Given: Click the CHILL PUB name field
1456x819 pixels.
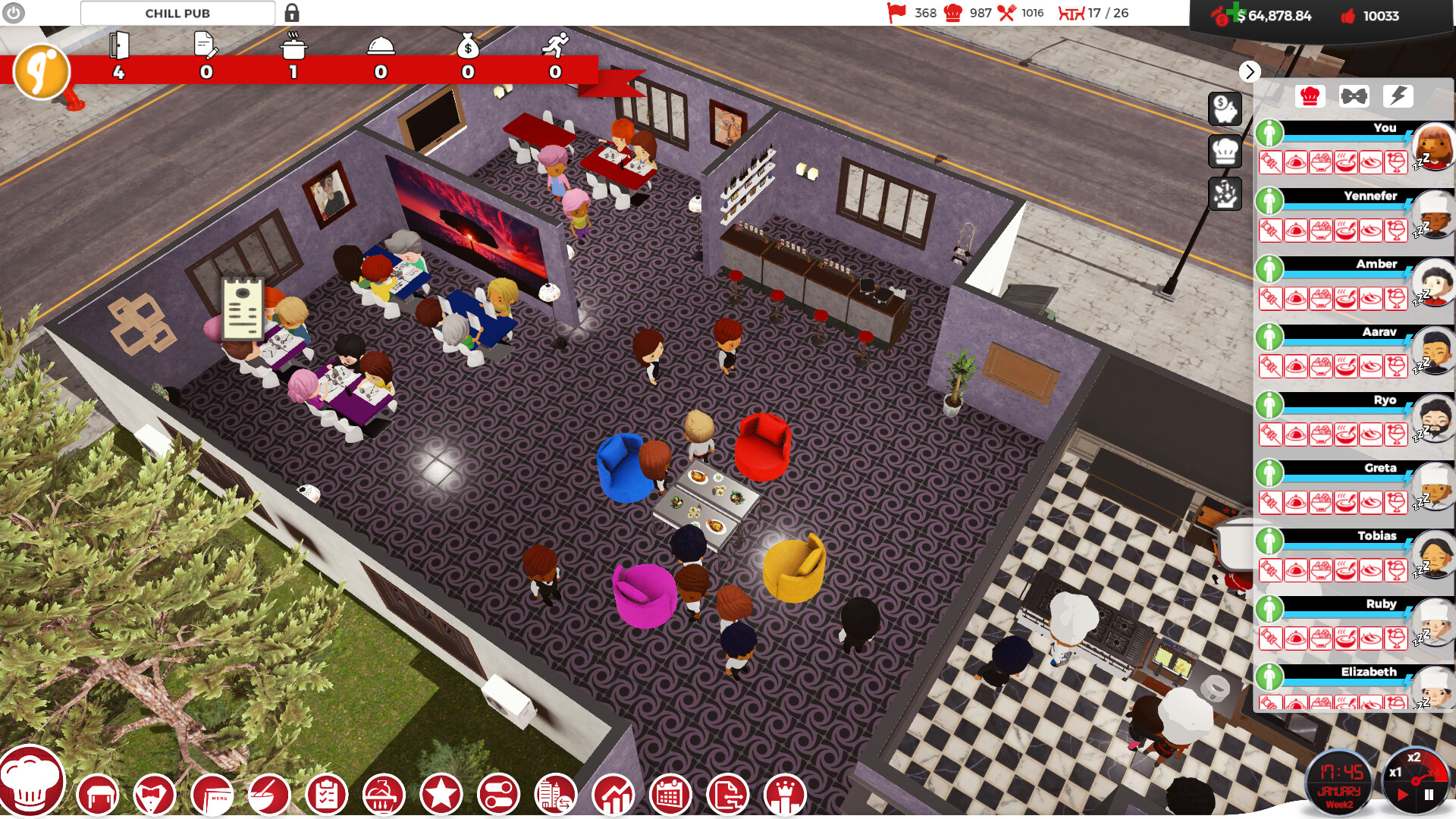Looking at the screenshot, I should pyautogui.click(x=177, y=13).
